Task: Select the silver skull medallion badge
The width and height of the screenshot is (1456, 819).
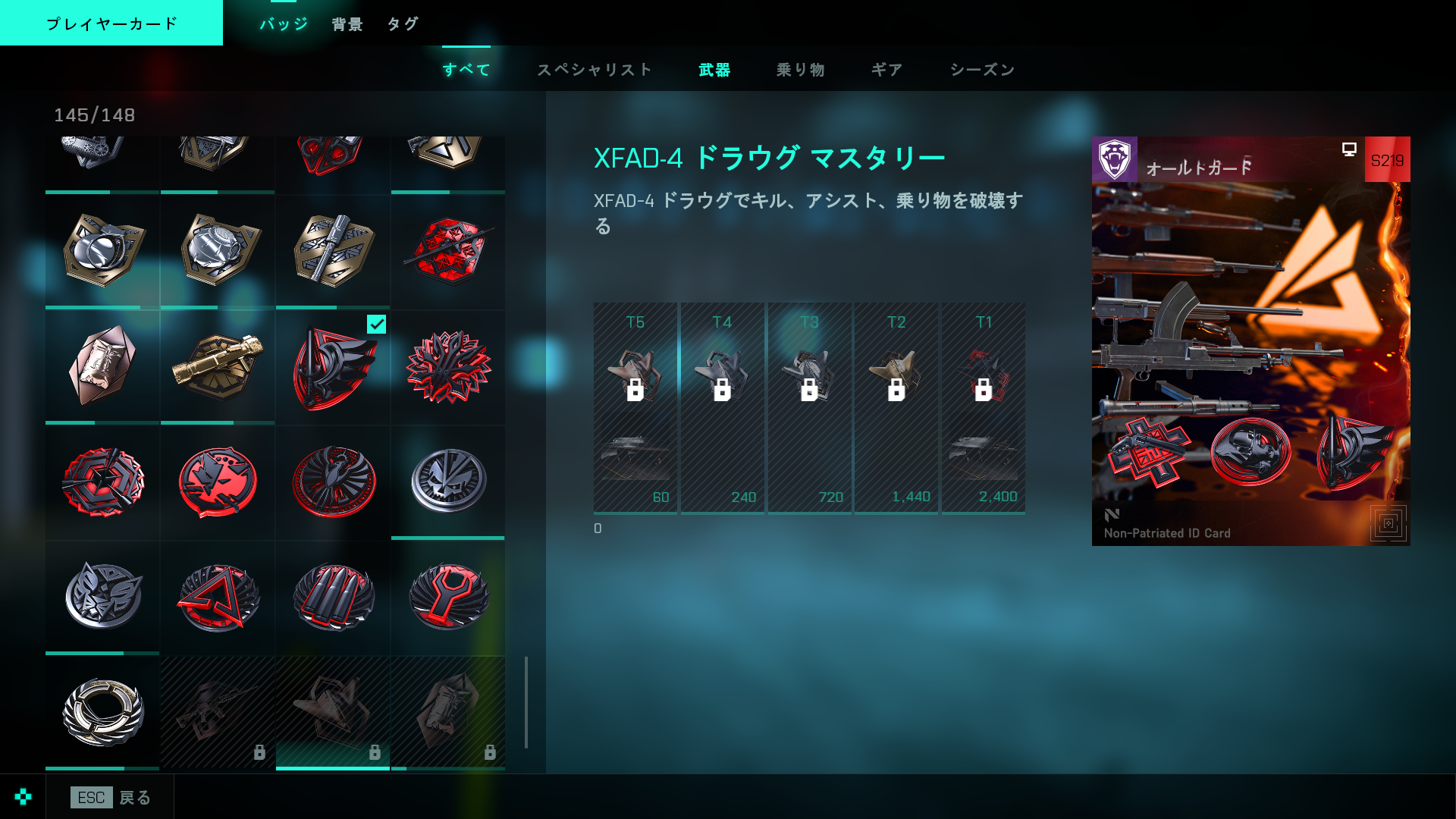Action: 448,482
